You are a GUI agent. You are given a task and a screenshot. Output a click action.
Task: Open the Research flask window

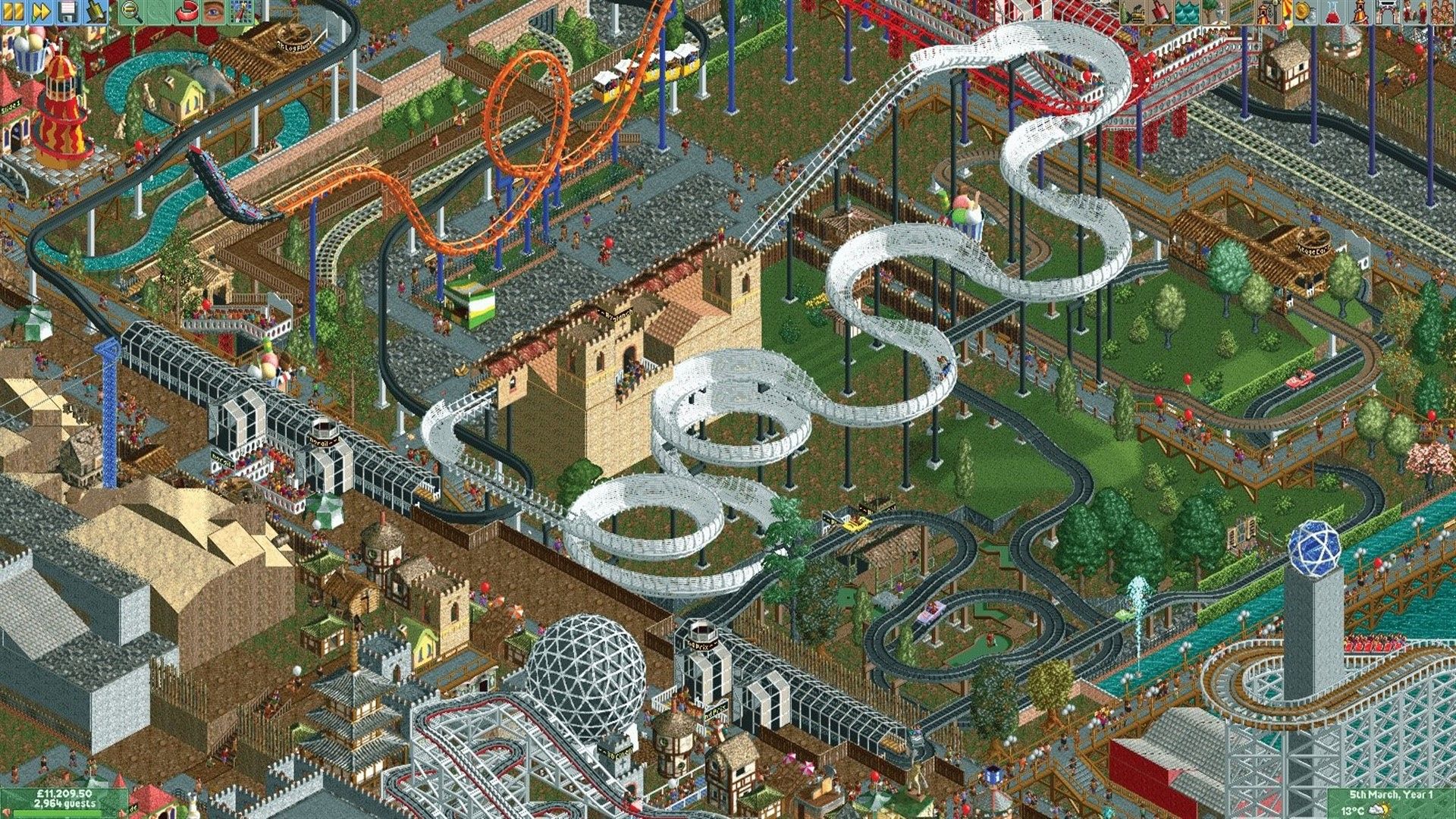[x=1332, y=11]
